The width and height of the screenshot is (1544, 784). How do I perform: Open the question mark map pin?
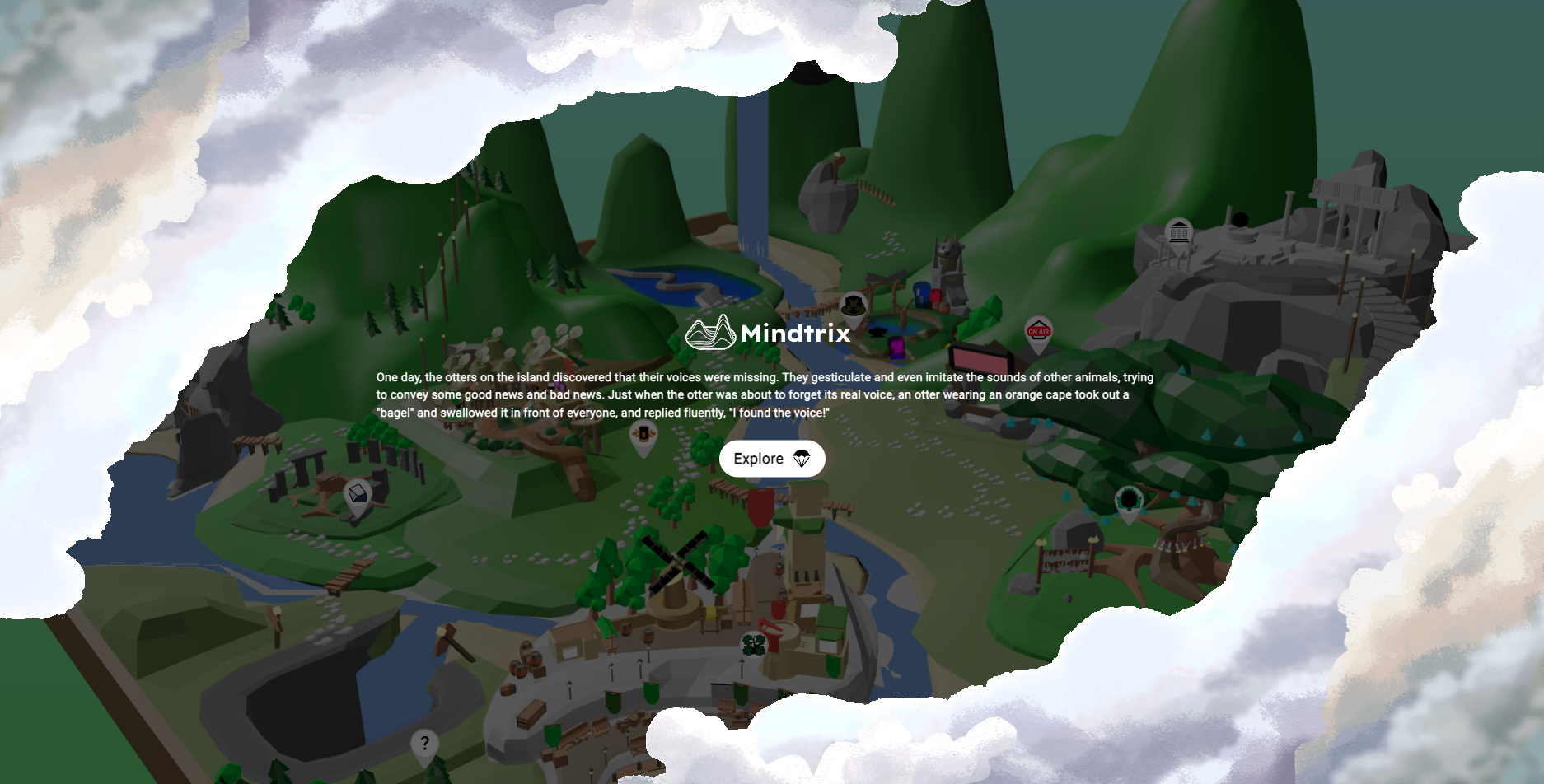[x=424, y=744]
